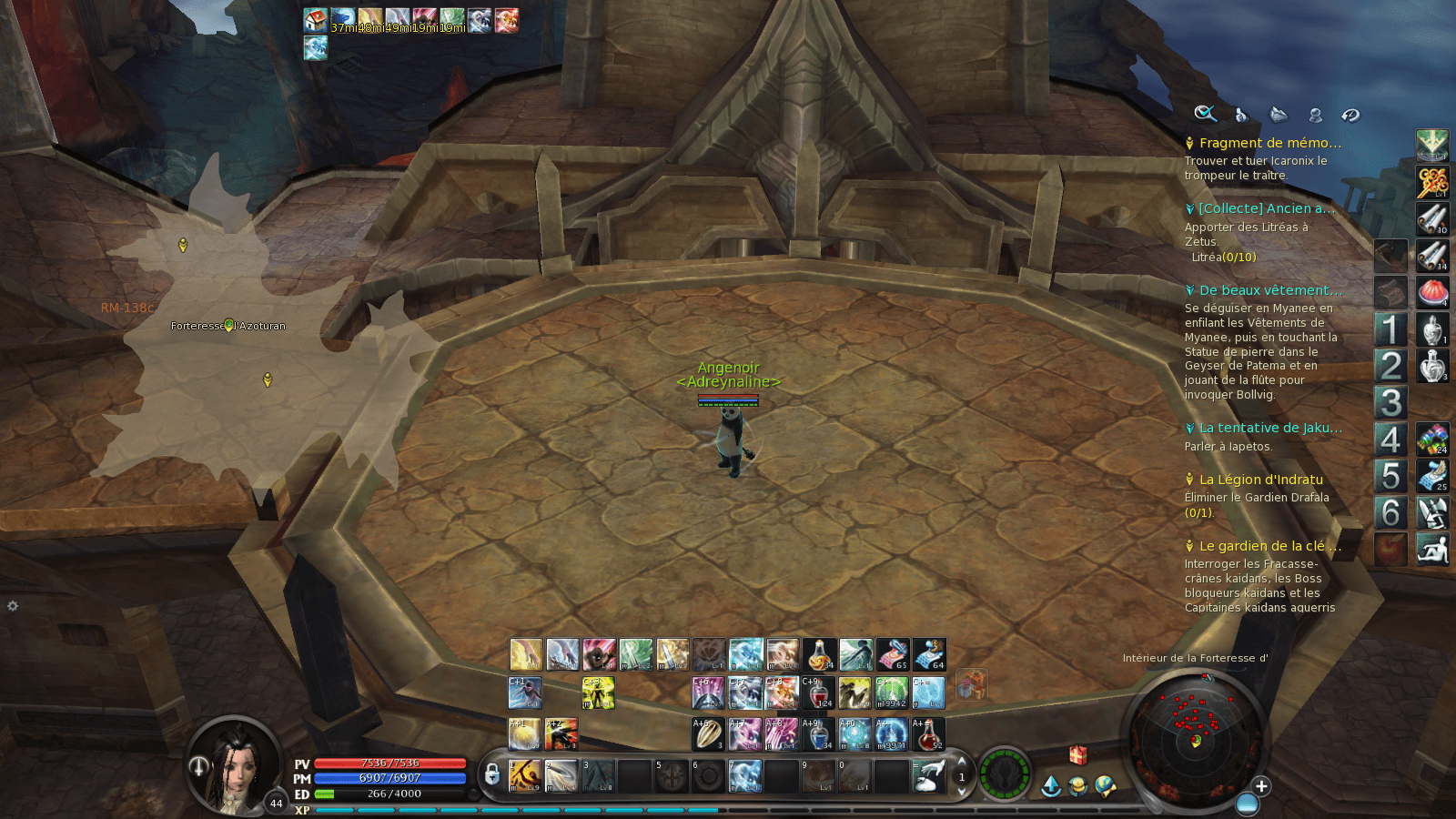The image size is (1456, 819).
Task: Open the '[Collecte] Ancien a…' quest
Action: tap(1266, 208)
